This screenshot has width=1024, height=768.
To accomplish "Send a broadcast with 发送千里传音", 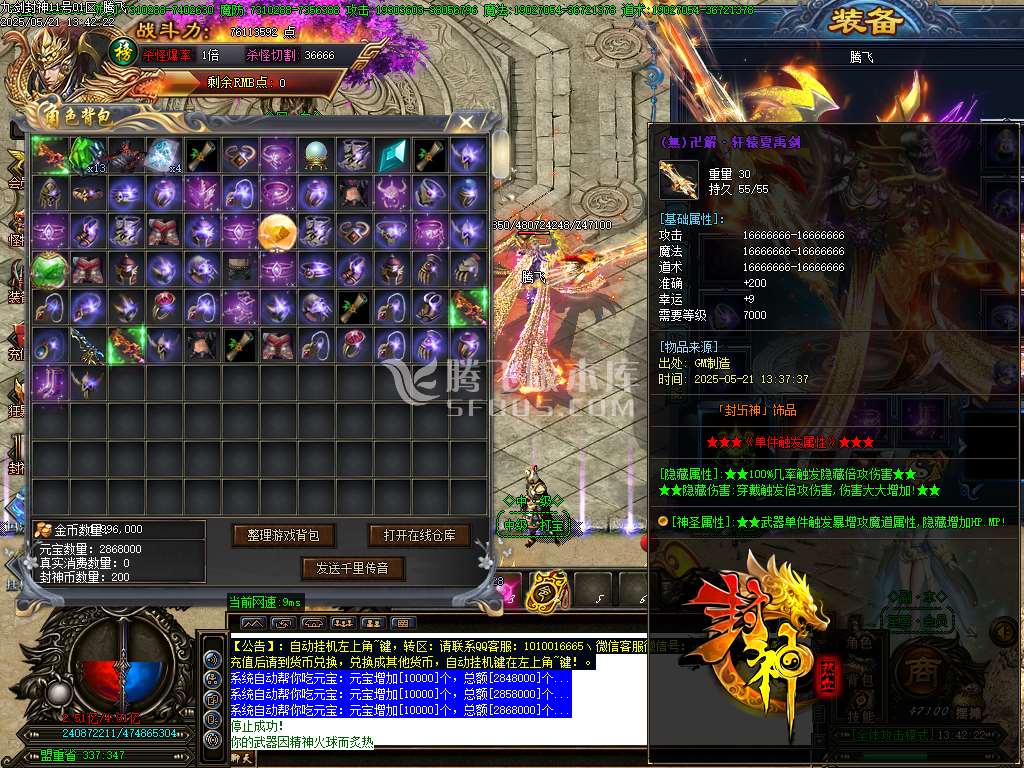I will 352,569.
